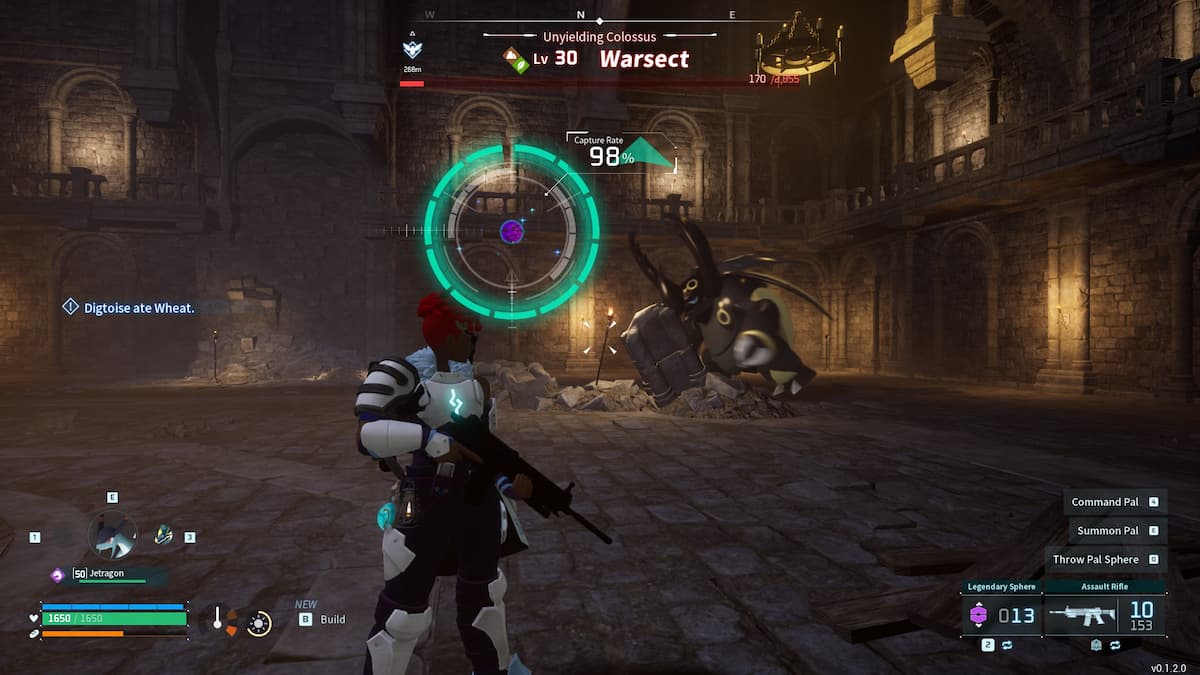Click the Jetragon level name plate

[108, 574]
